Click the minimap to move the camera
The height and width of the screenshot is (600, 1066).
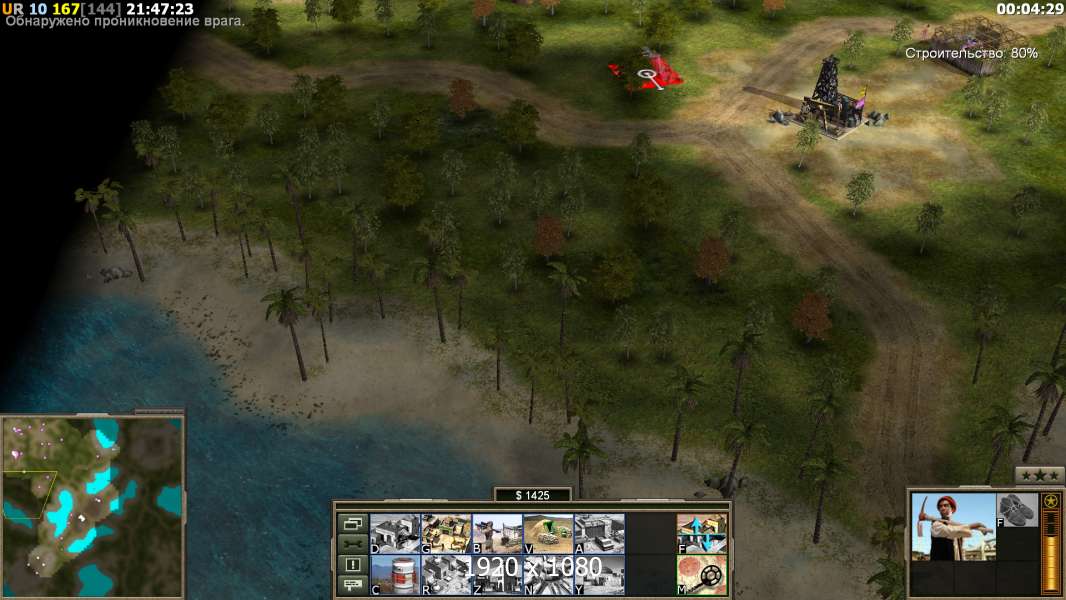tap(93, 506)
